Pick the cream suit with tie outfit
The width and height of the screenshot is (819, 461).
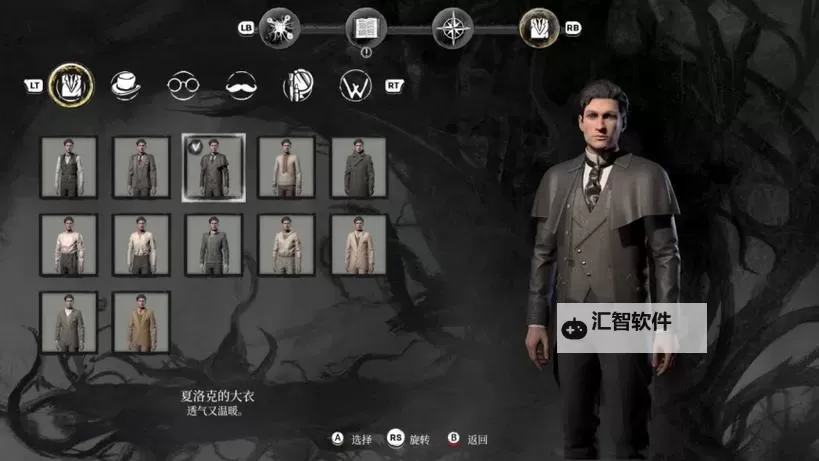click(x=359, y=244)
